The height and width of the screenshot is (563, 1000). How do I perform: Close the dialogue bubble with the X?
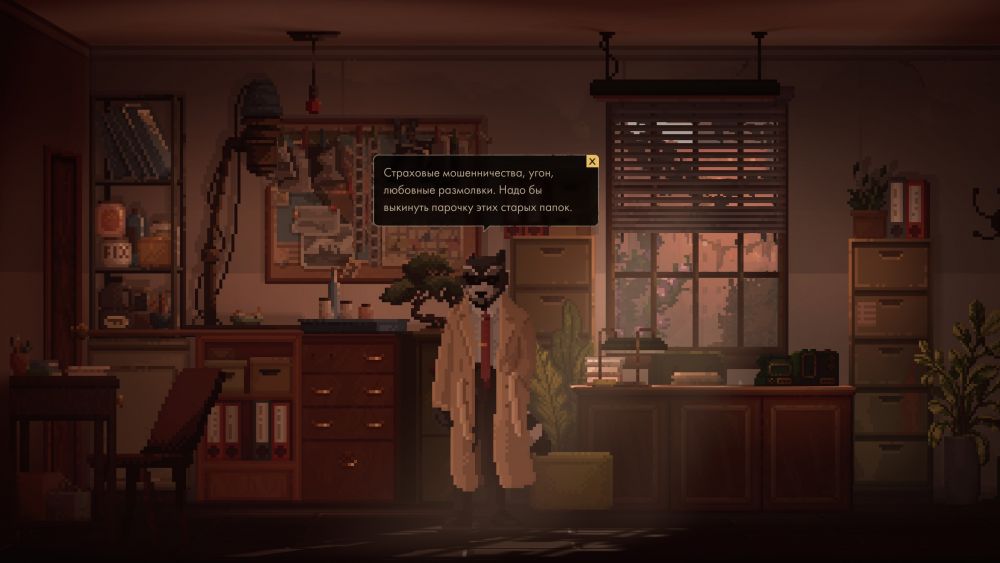[x=592, y=161]
